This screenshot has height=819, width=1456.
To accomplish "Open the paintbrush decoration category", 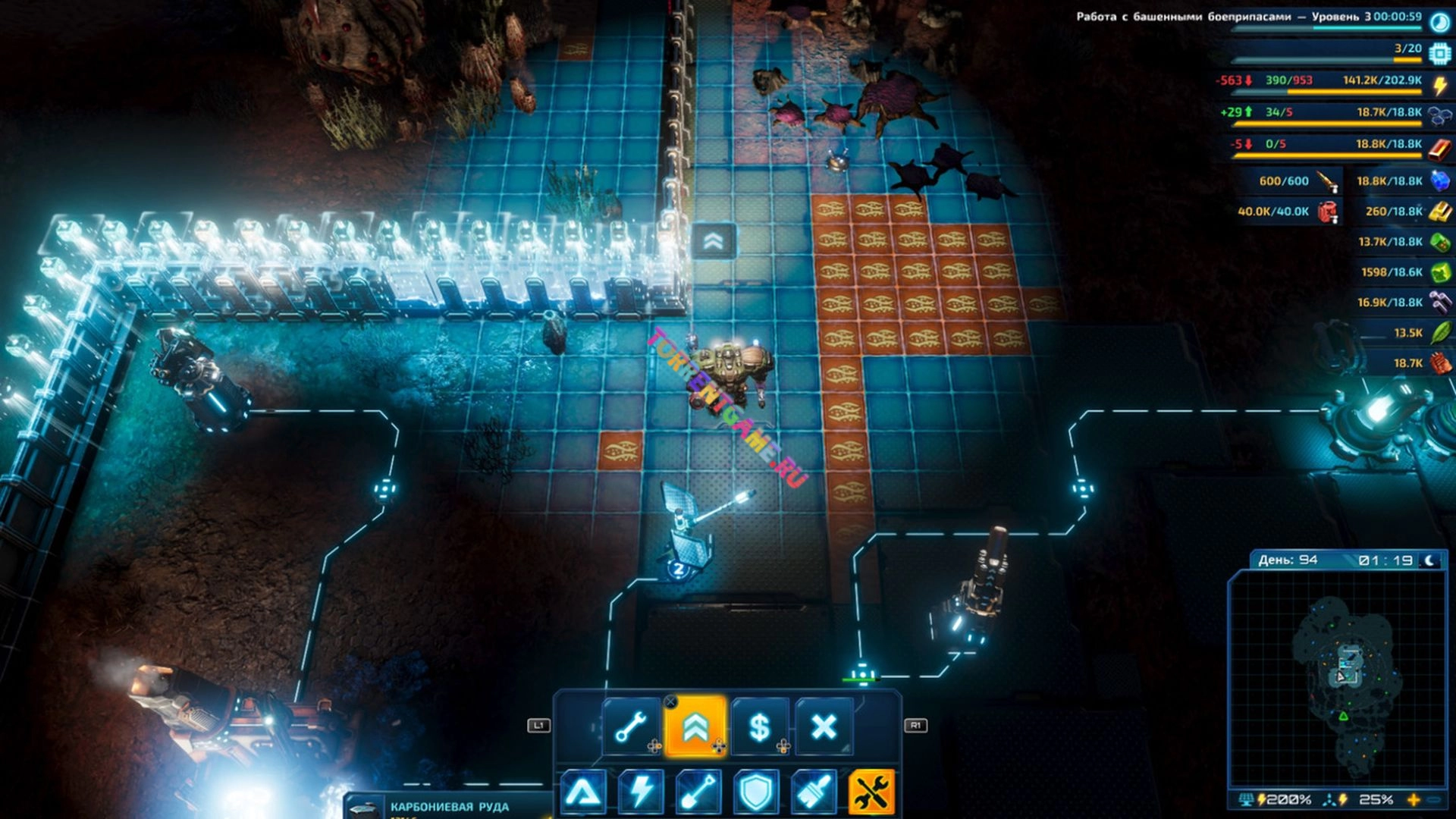I will 814,792.
